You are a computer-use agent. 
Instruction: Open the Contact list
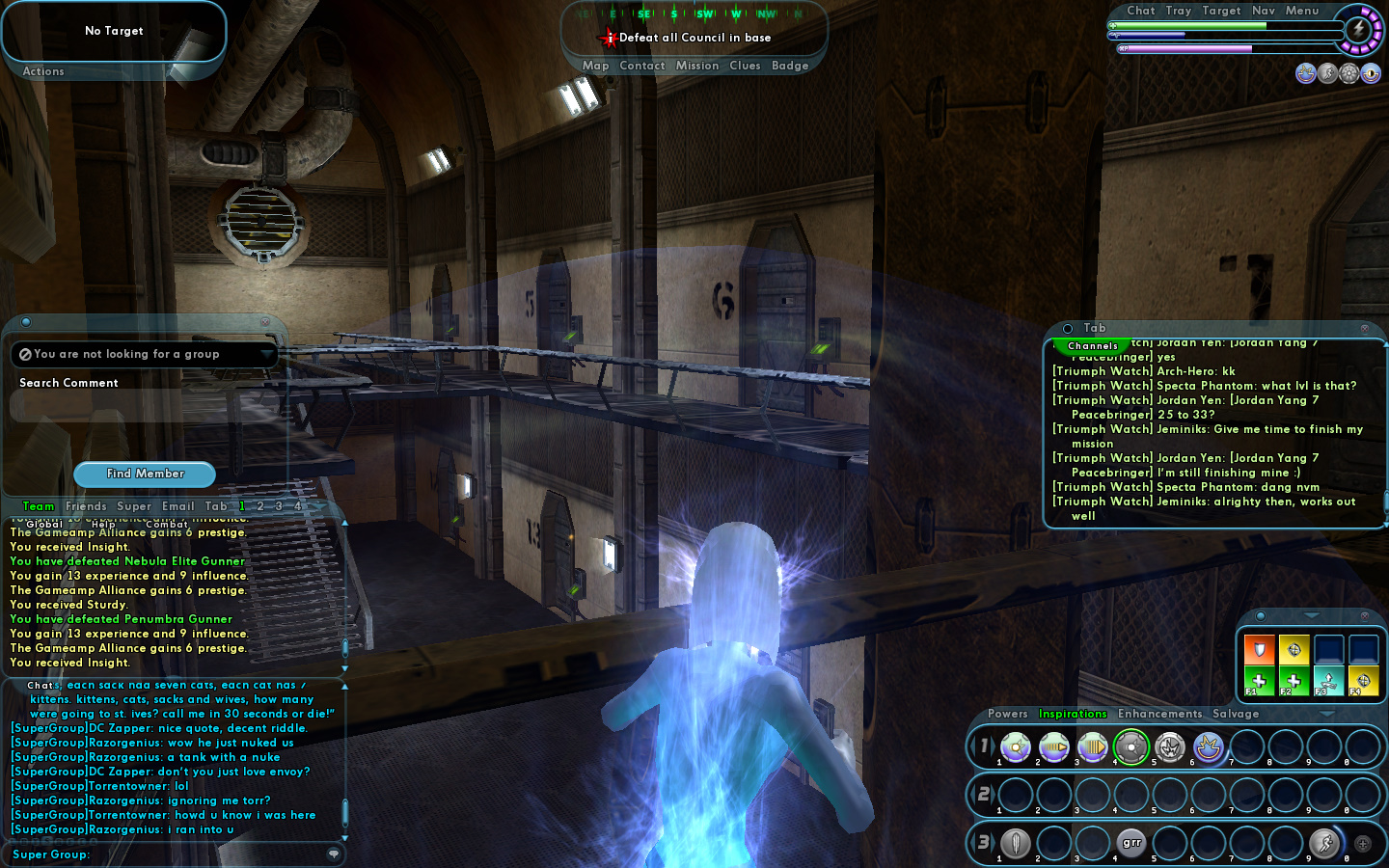tap(641, 66)
